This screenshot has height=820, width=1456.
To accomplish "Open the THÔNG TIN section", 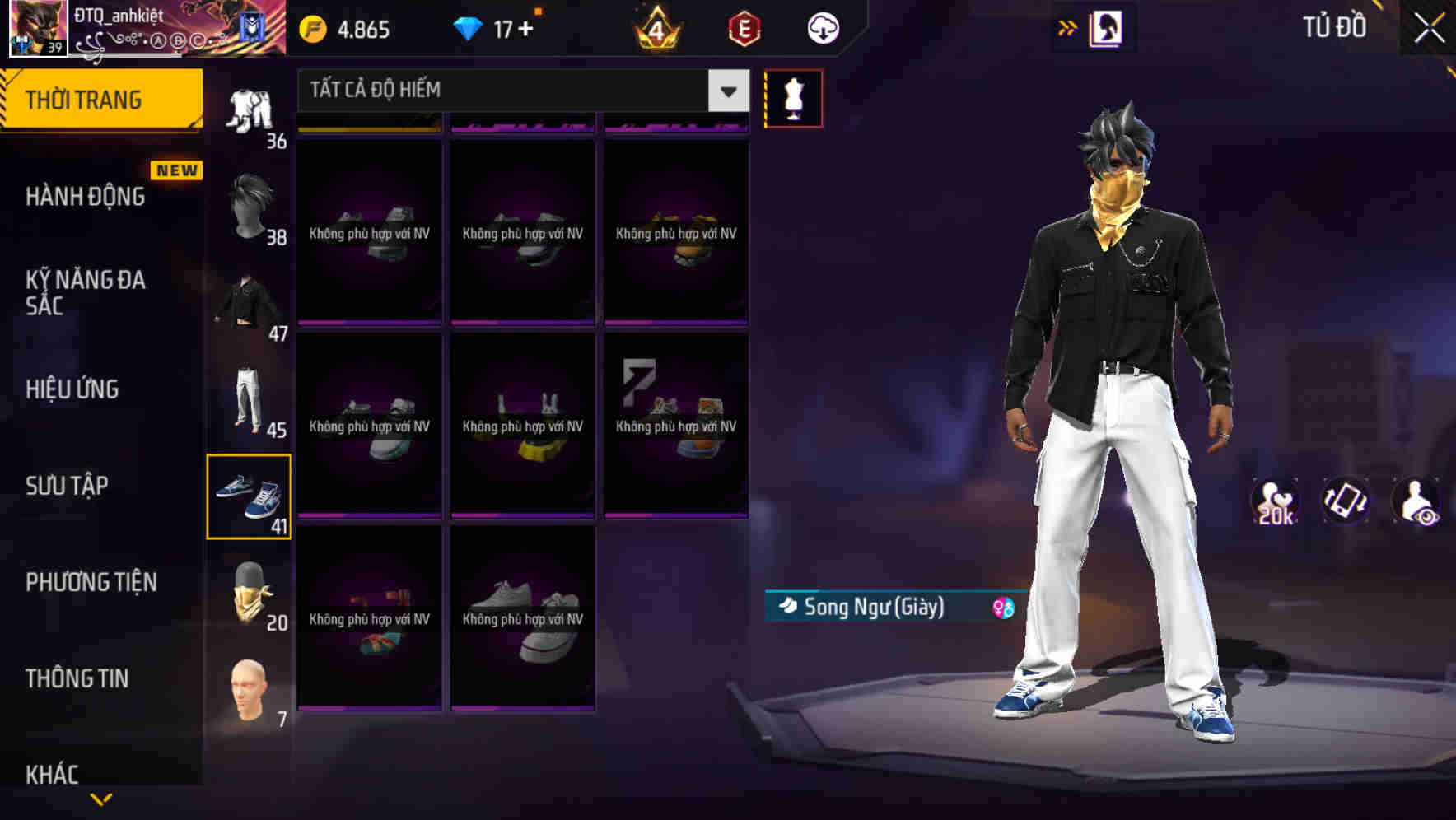I will click(77, 678).
